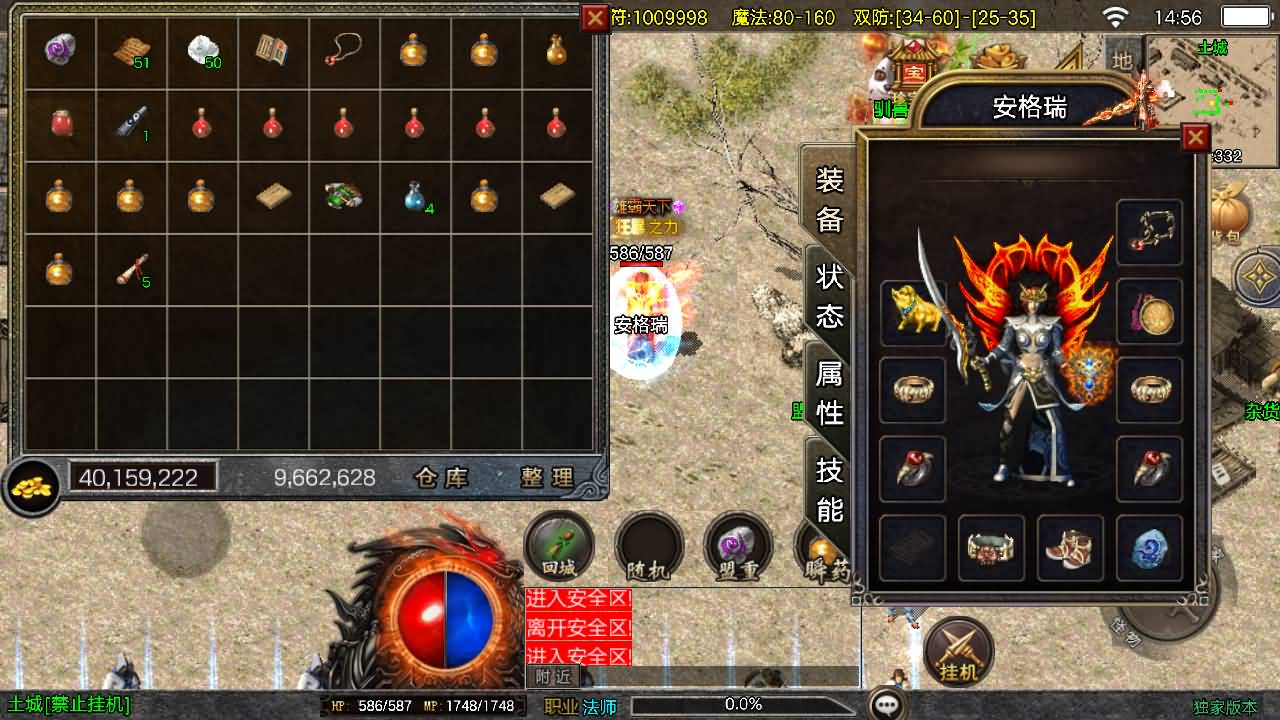The image size is (1280, 720).
Task: Use the 回城 town return scroll
Action: point(559,547)
